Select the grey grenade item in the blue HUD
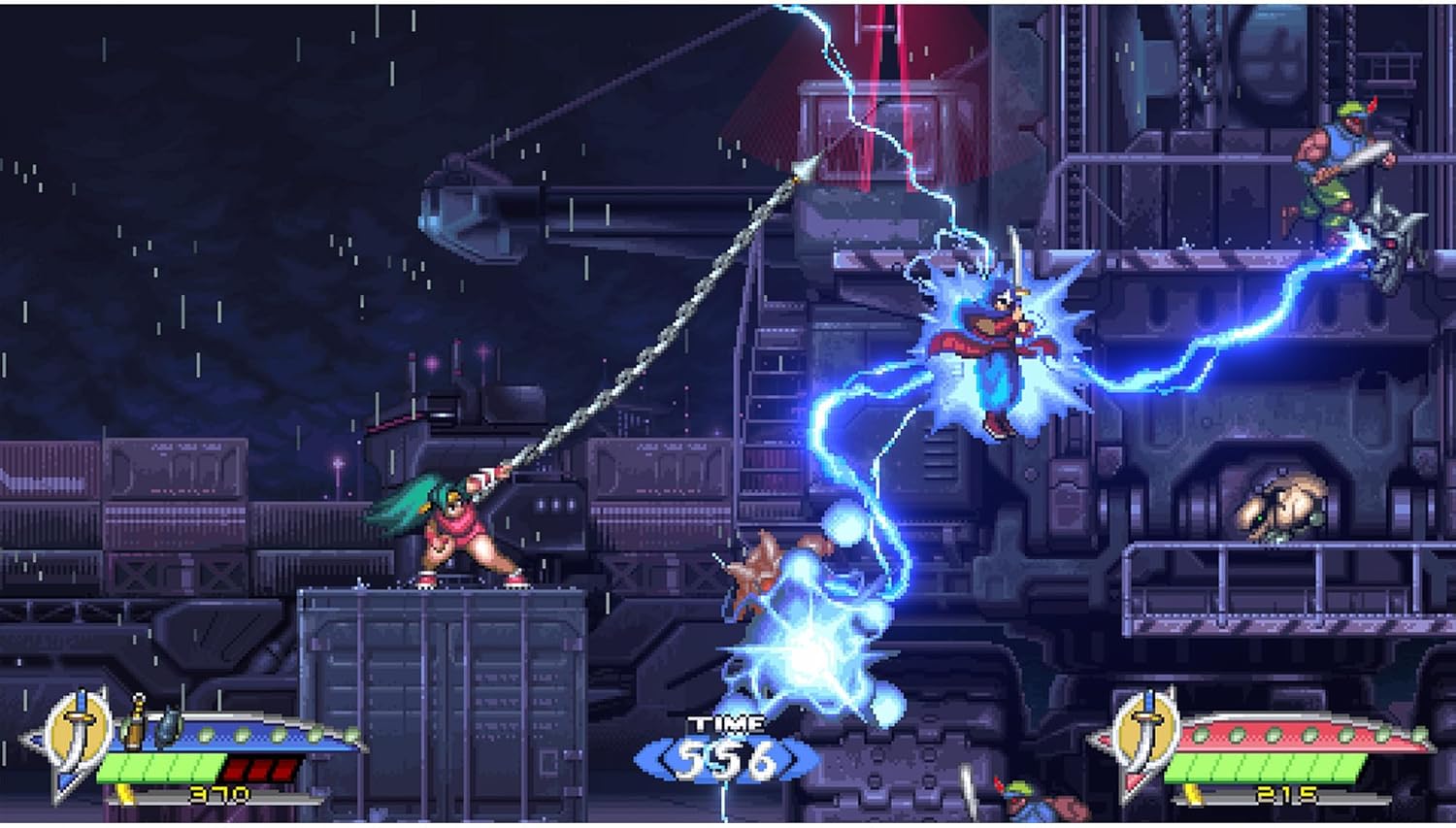The width and height of the screenshot is (1456, 828). tap(167, 725)
